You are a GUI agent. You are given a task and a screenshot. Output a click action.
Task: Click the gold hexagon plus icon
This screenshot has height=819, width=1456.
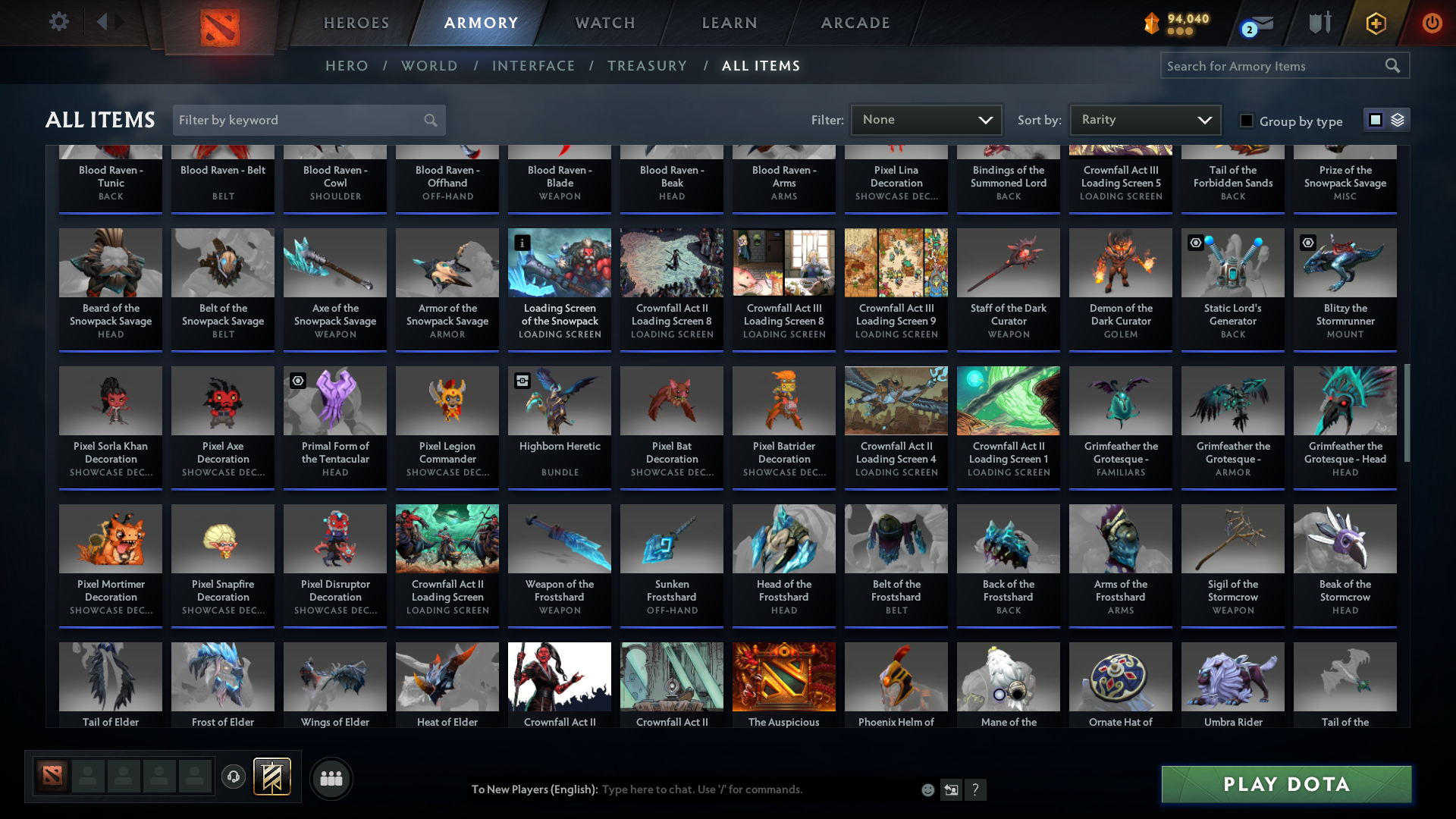click(x=1375, y=23)
